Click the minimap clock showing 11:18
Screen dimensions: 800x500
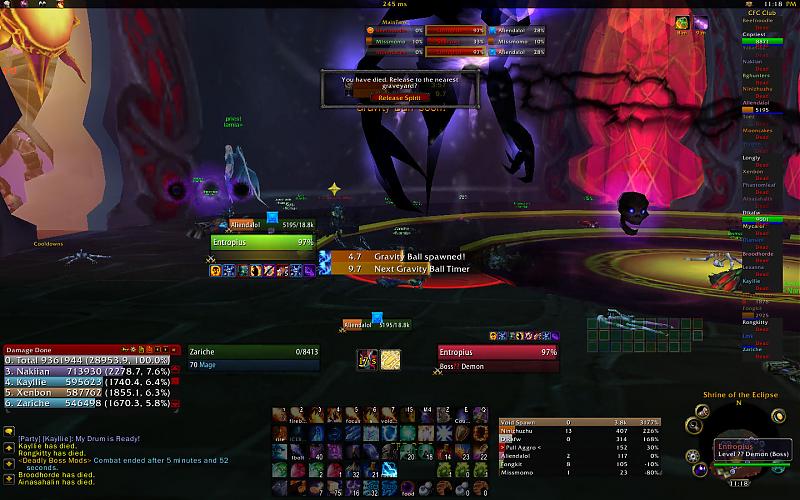(741, 483)
